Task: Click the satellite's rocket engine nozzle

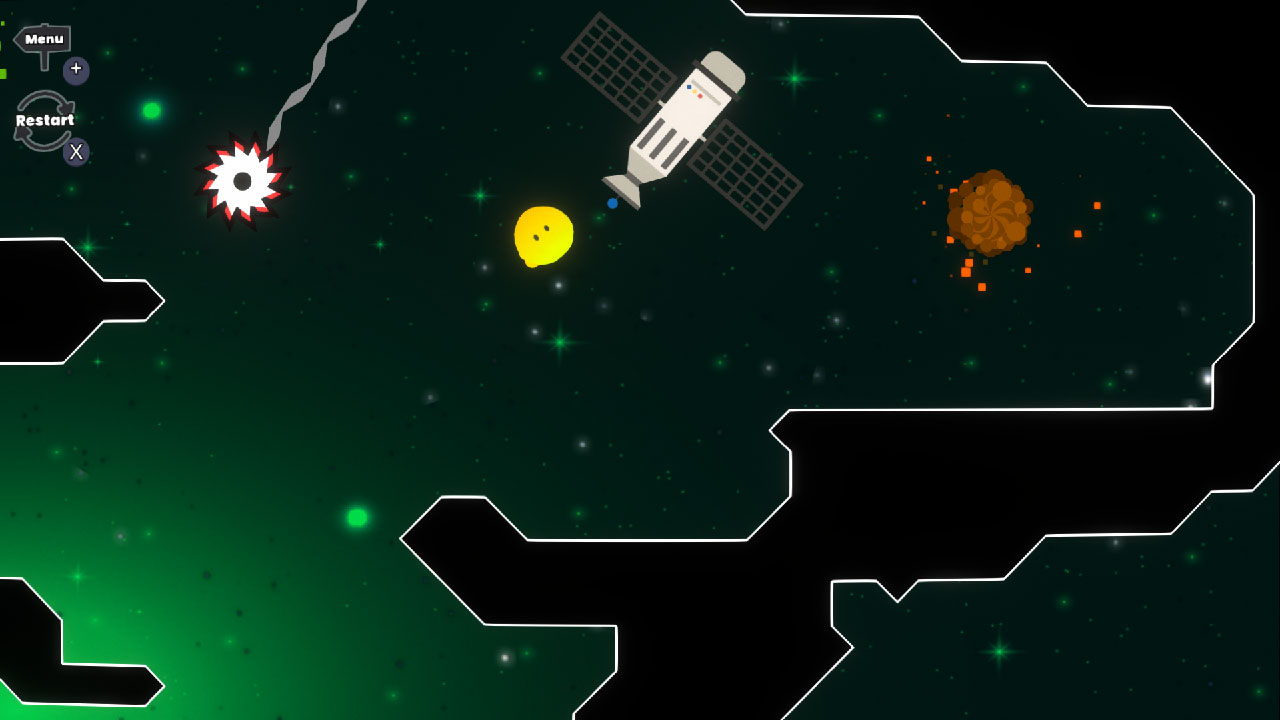Action: pos(621,190)
